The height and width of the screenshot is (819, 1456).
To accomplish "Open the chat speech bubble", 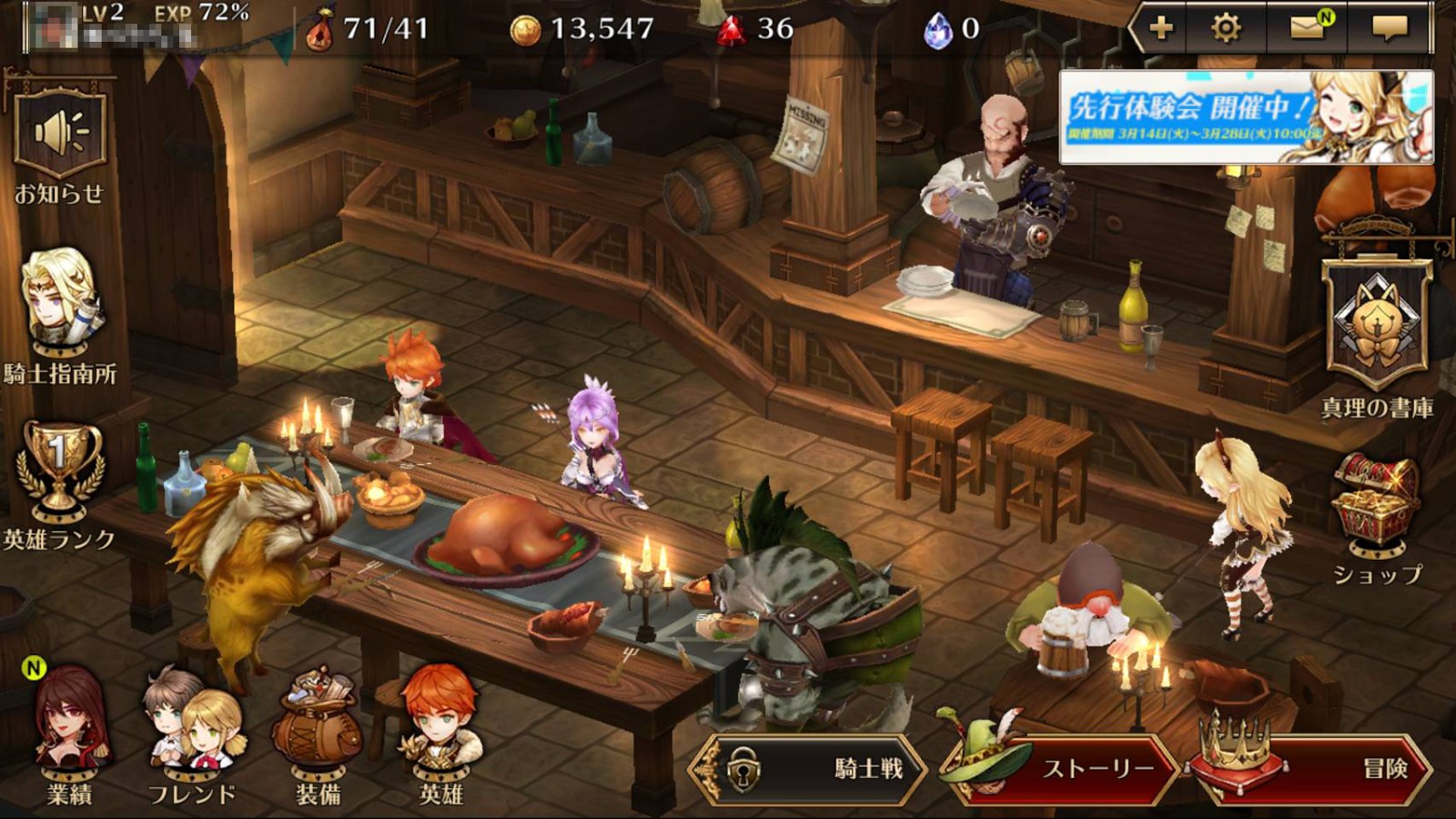I will (x=1389, y=28).
